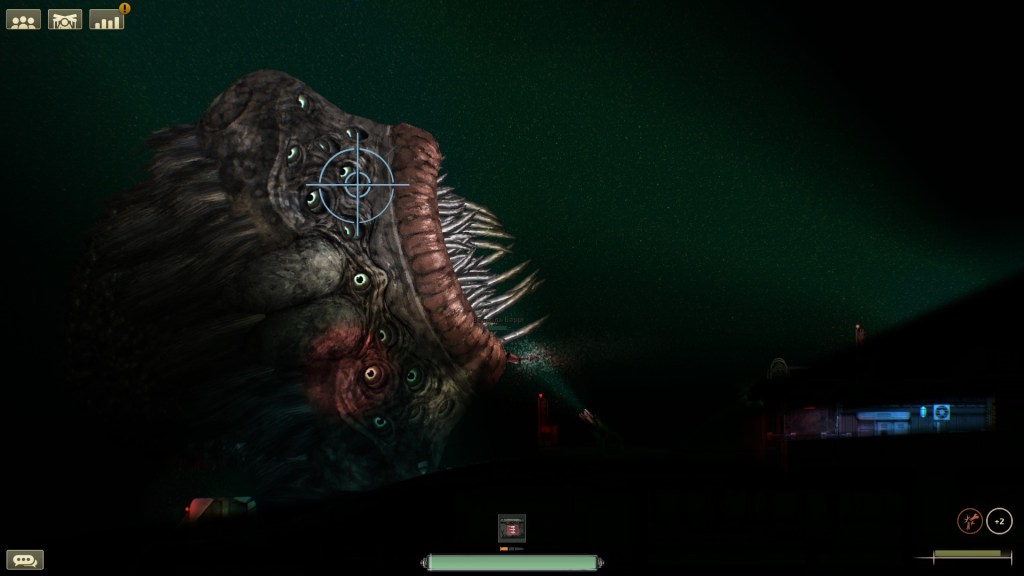Screen dimensions: 1024x576
Task: Expand the +2 additional status indicator
Action: pos(999,521)
